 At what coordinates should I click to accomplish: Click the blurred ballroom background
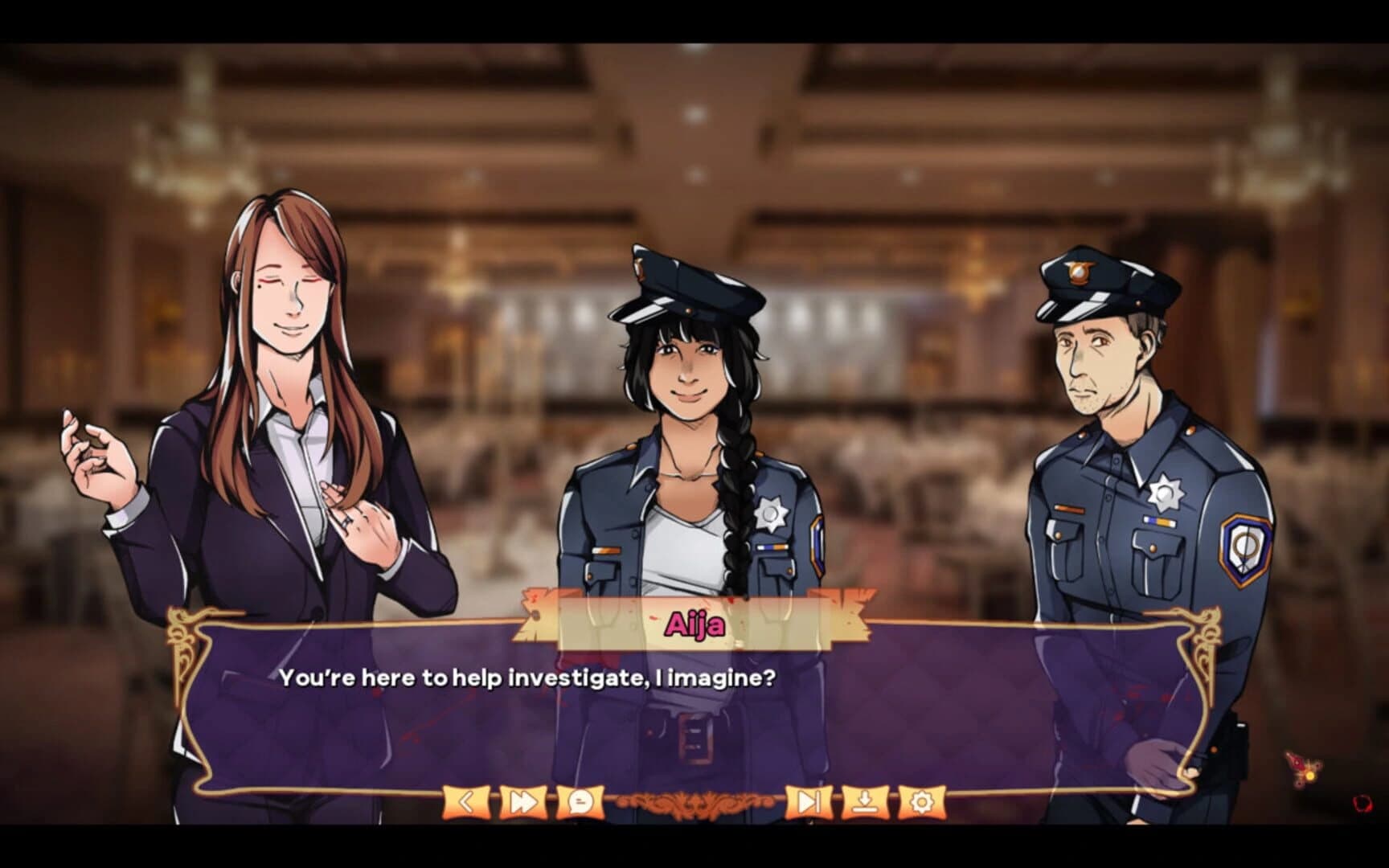(x=884, y=161)
